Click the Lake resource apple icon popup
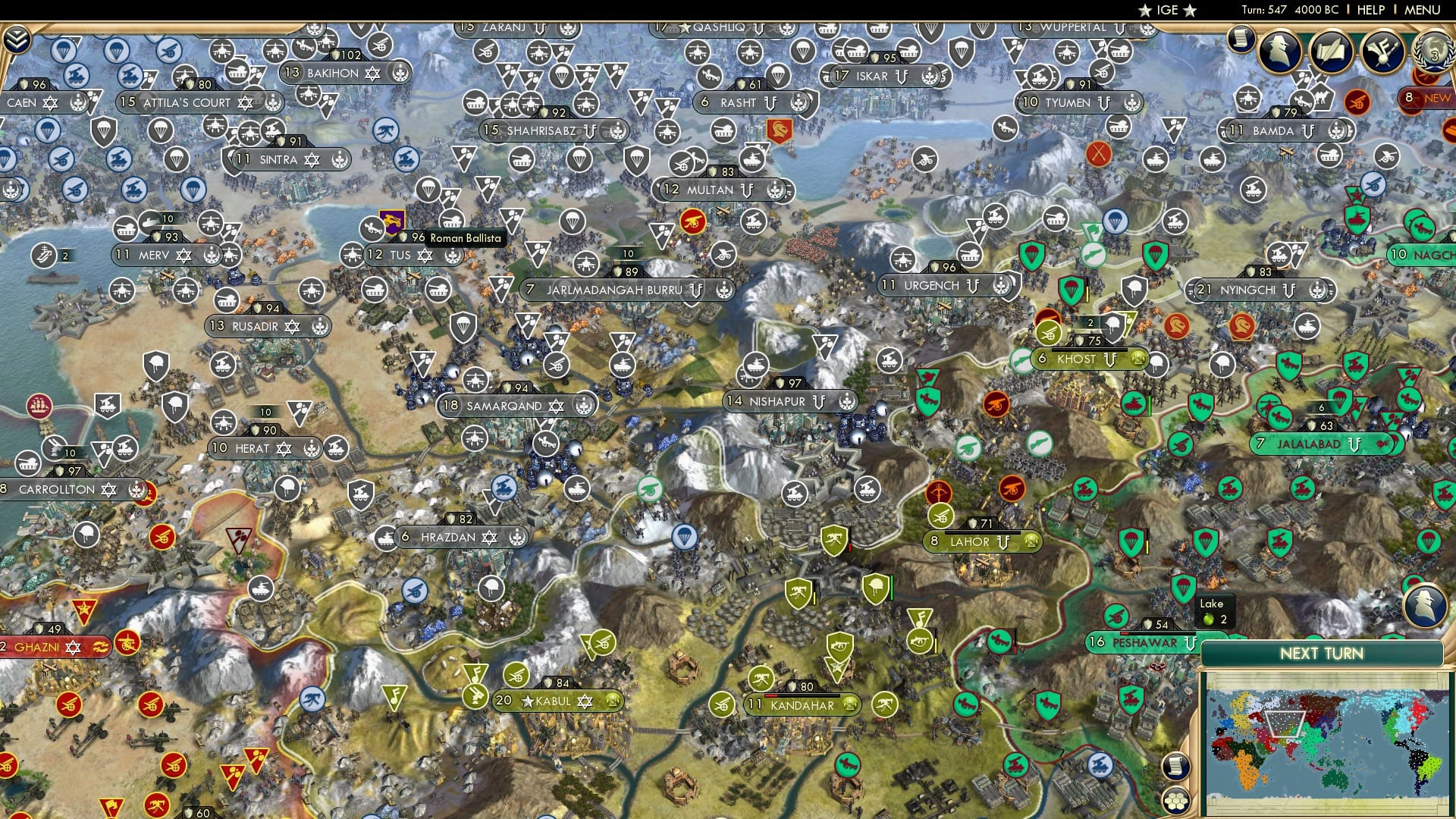 pos(1210,620)
